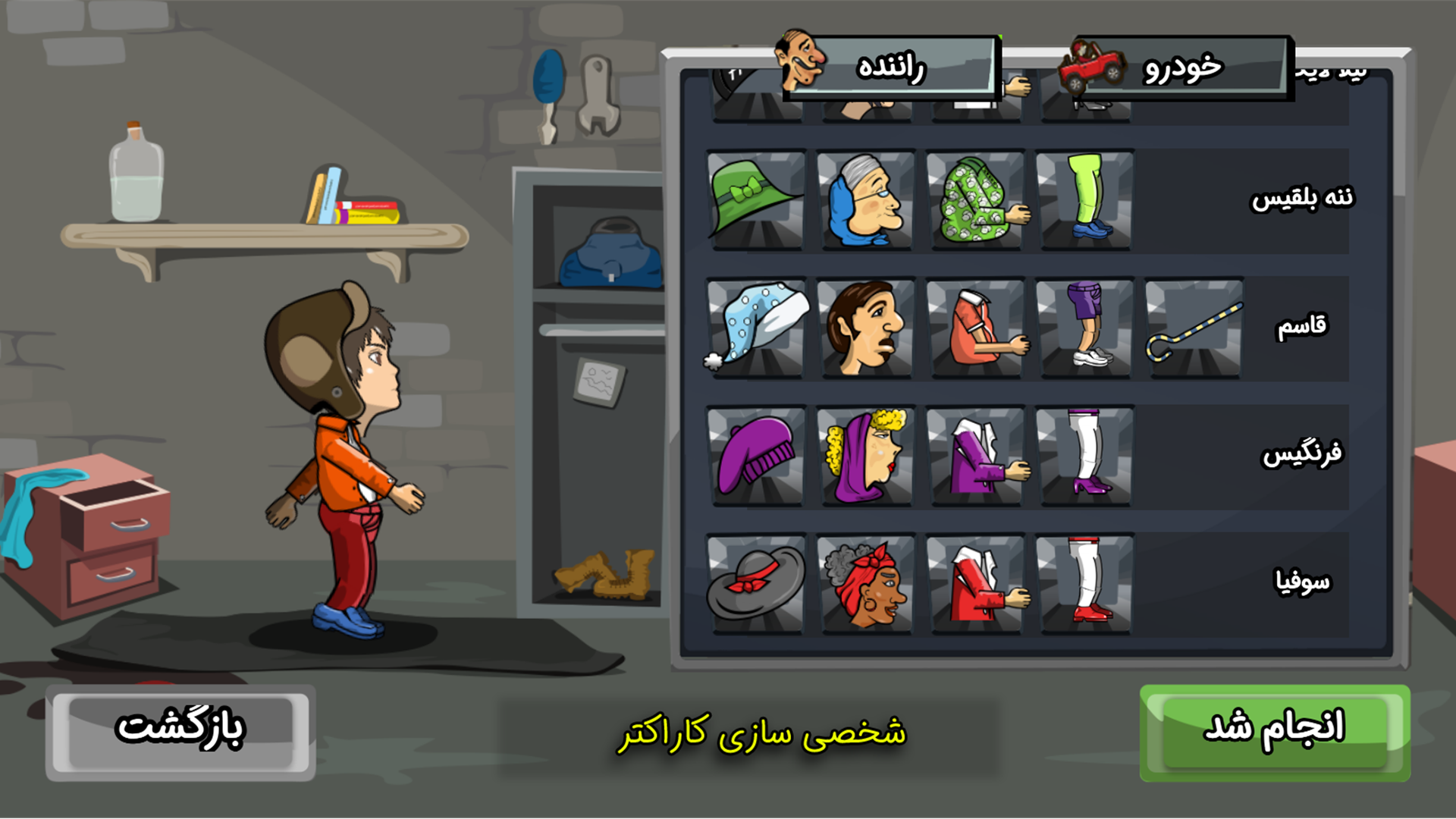The image size is (1456, 819).
Task: Pick Farangis's purple beret hat
Action: pyautogui.click(x=755, y=455)
